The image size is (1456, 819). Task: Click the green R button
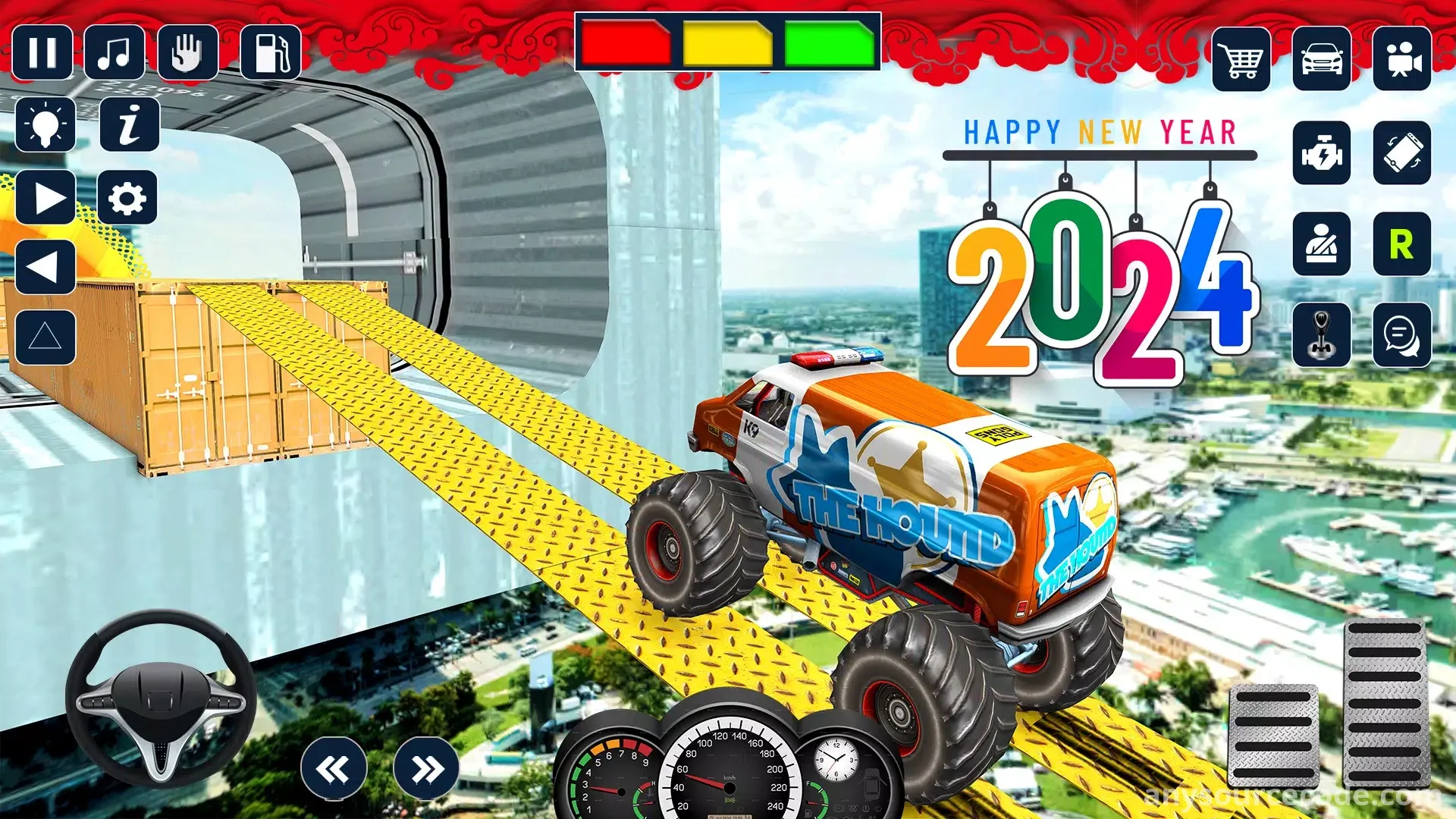[x=1402, y=244]
